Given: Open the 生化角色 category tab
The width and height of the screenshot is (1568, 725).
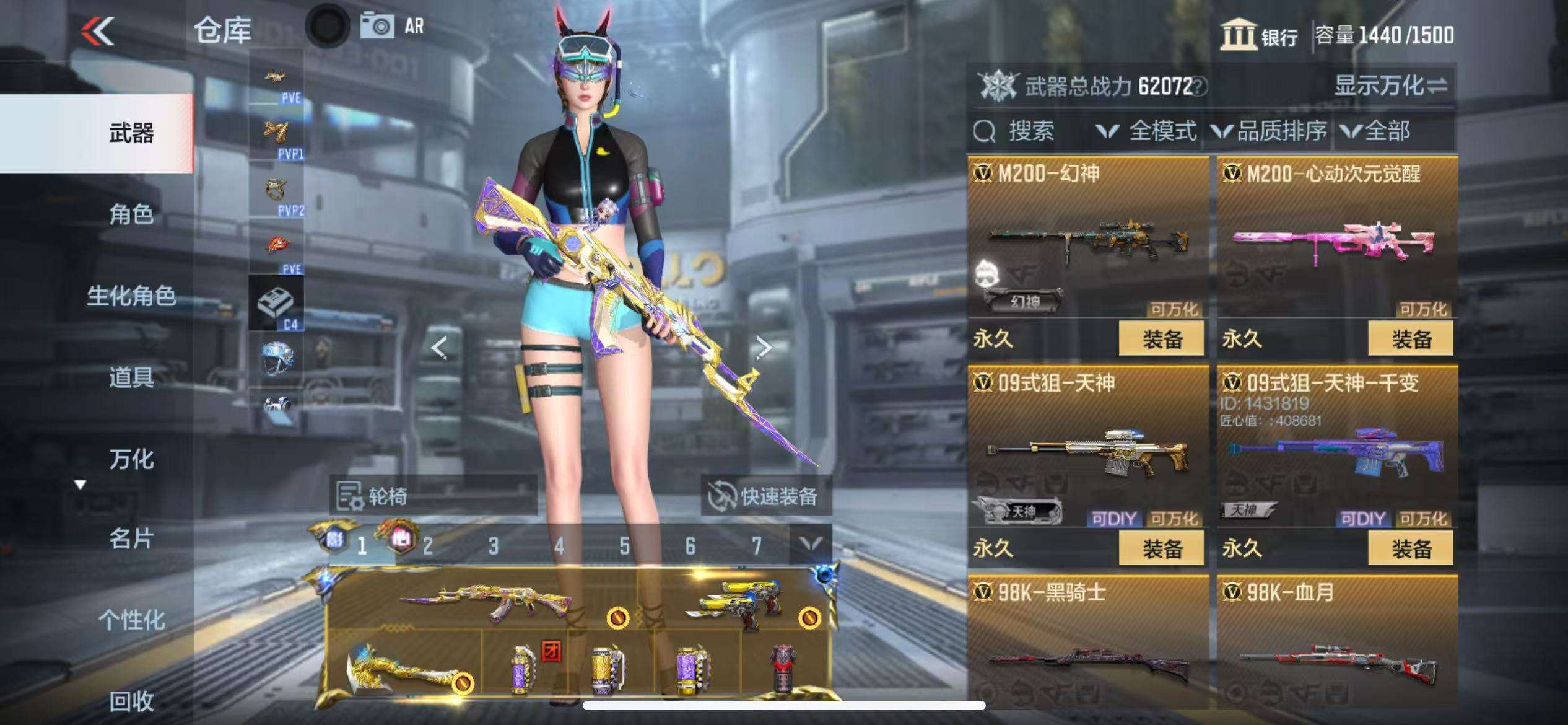Looking at the screenshot, I should coord(131,296).
